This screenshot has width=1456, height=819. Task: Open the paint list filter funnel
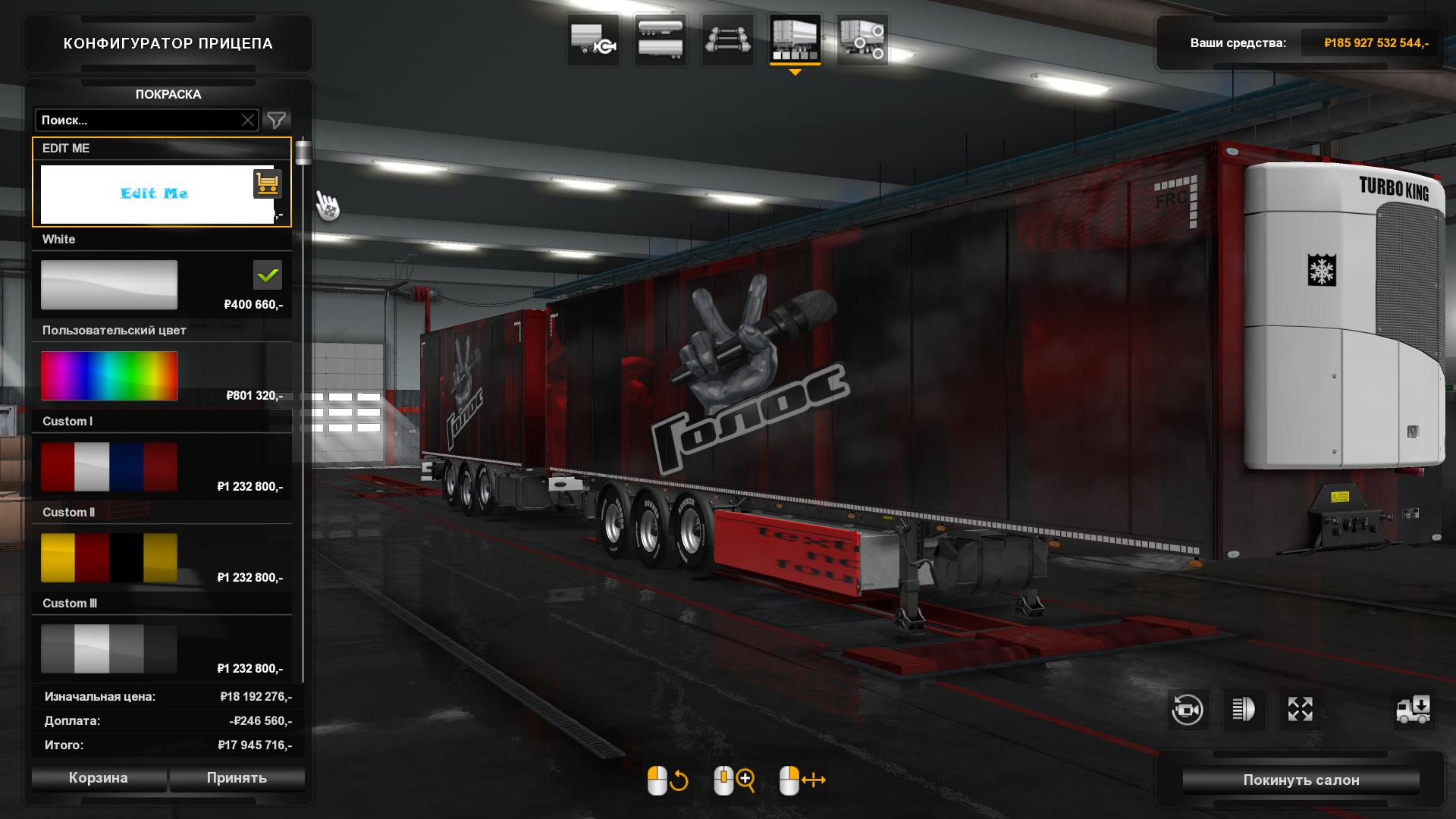(277, 121)
